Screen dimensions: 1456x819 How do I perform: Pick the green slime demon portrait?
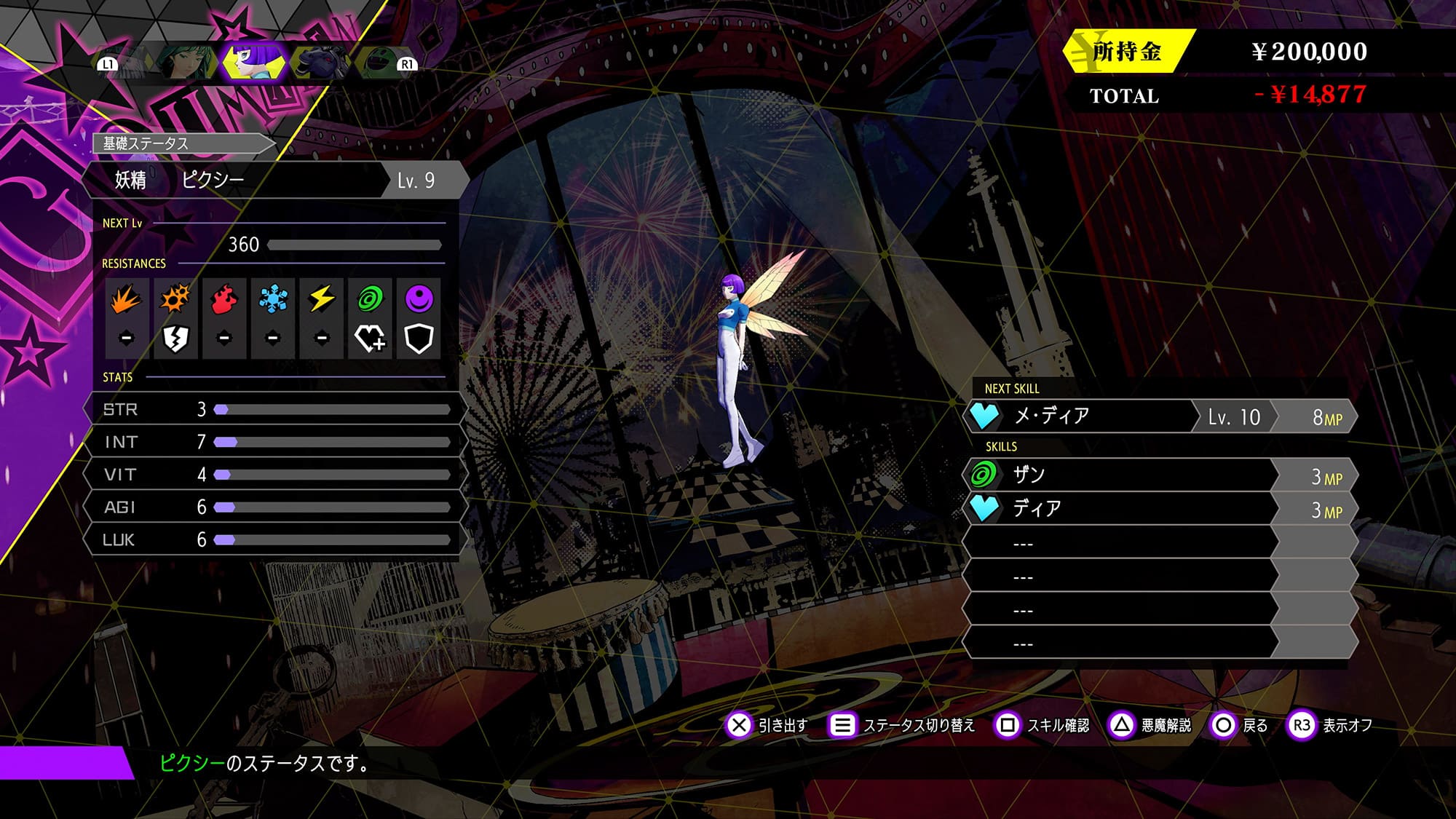[x=378, y=63]
